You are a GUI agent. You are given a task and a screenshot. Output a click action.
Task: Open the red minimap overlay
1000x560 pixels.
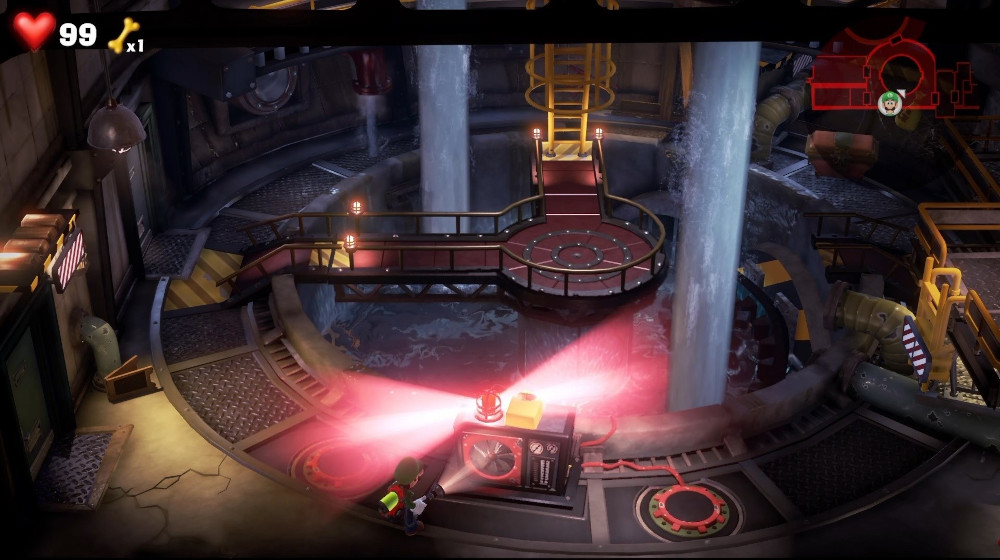pos(890,72)
